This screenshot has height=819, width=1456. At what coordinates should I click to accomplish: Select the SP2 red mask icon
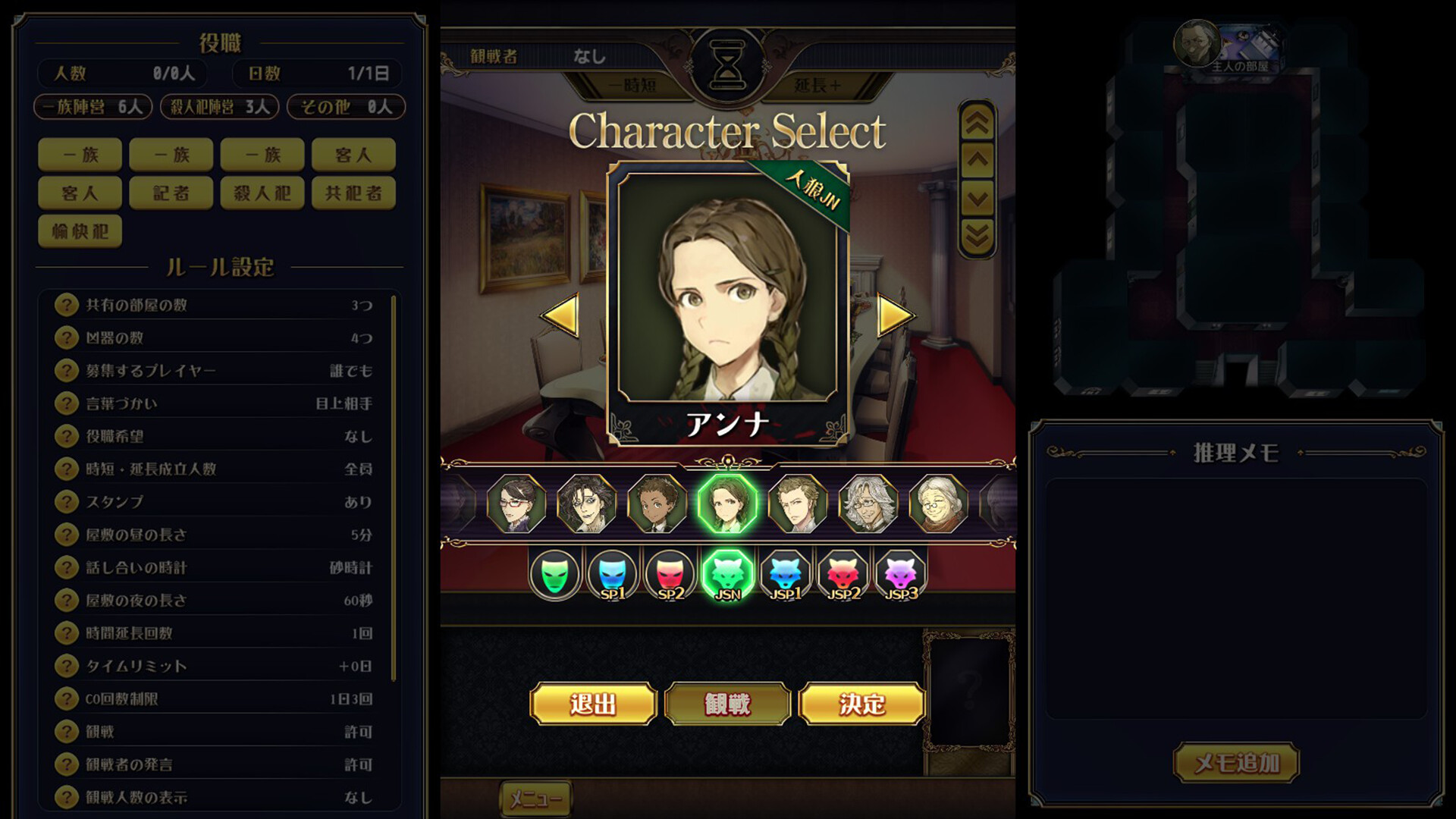click(x=669, y=574)
